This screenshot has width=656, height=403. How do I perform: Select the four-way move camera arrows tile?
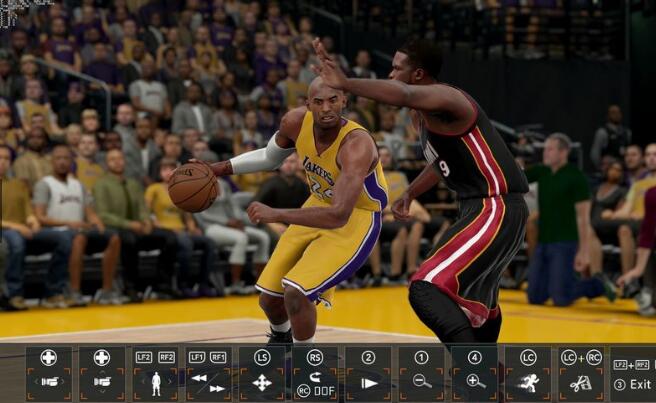click(x=262, y=373)
